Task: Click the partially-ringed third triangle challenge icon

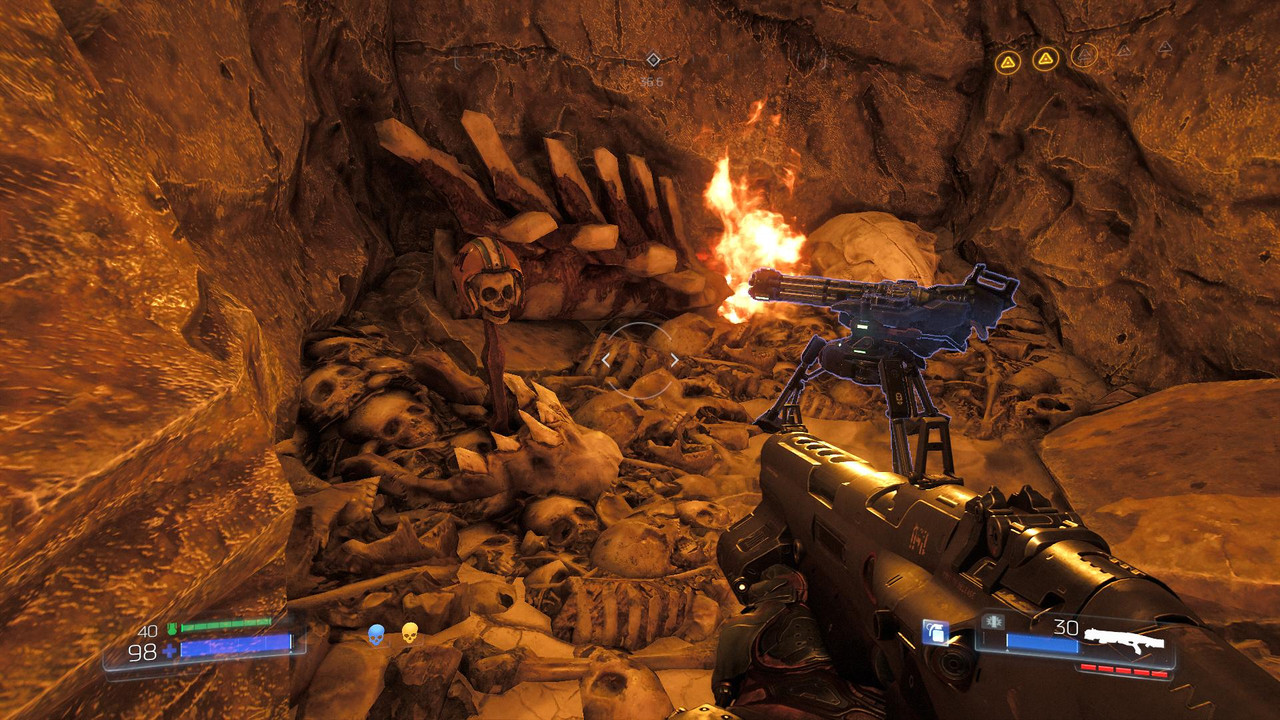Action: tap(1083, 54)
